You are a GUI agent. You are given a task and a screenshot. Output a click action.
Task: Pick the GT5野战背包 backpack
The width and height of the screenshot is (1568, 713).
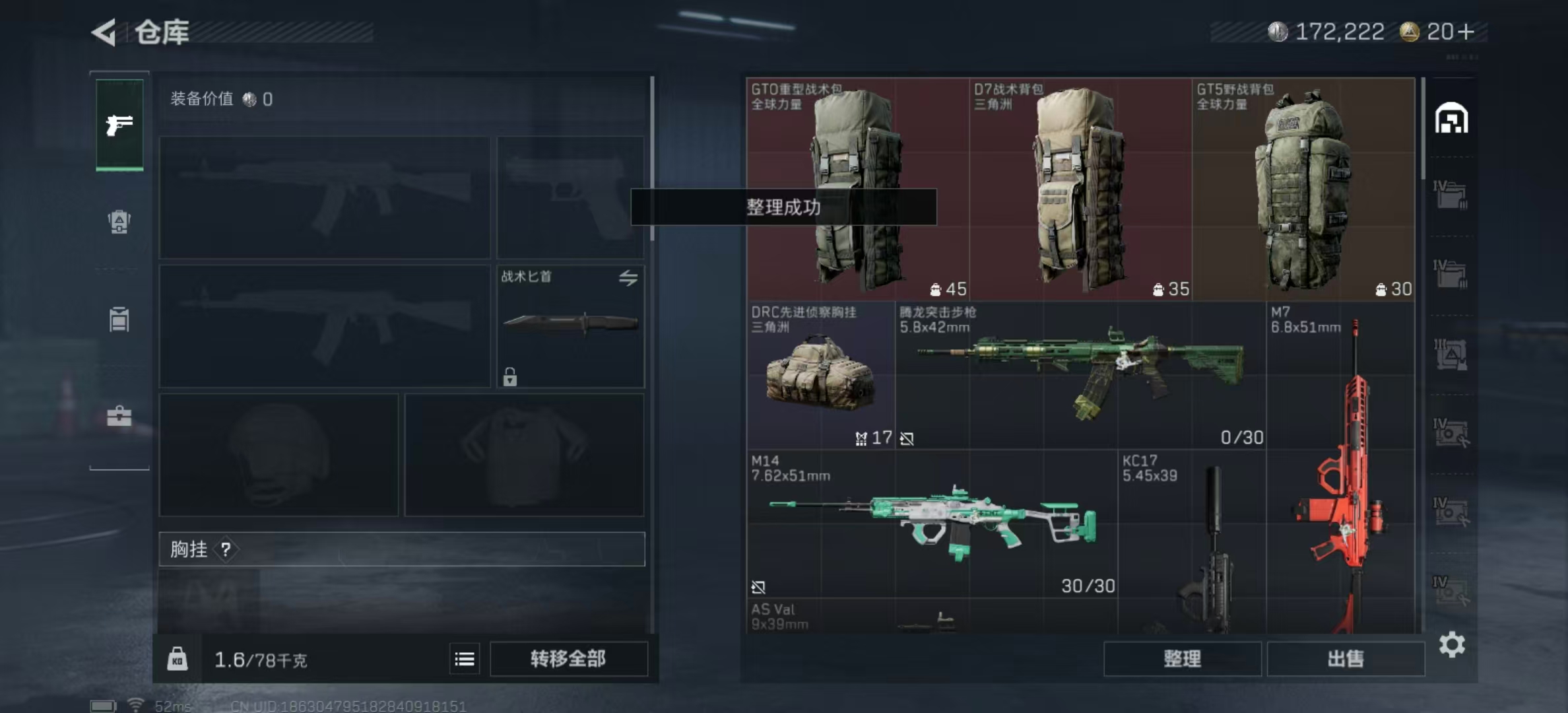pos(1303,189)
